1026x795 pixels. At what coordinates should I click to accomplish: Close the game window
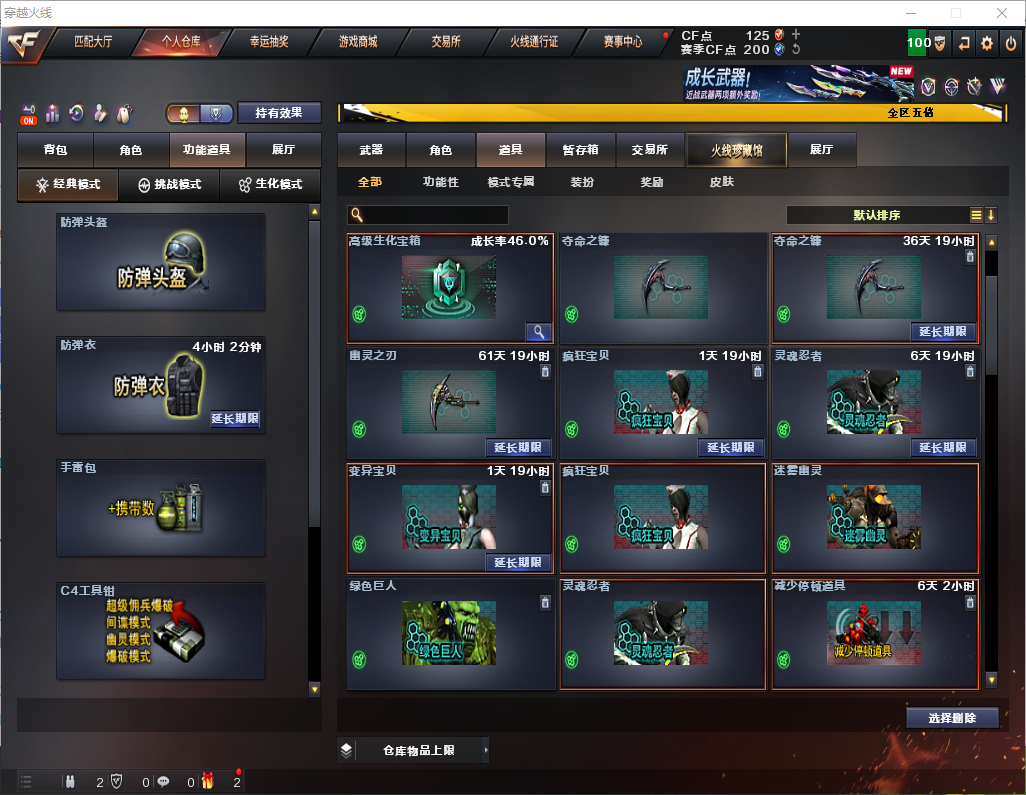pos(1001,13)
